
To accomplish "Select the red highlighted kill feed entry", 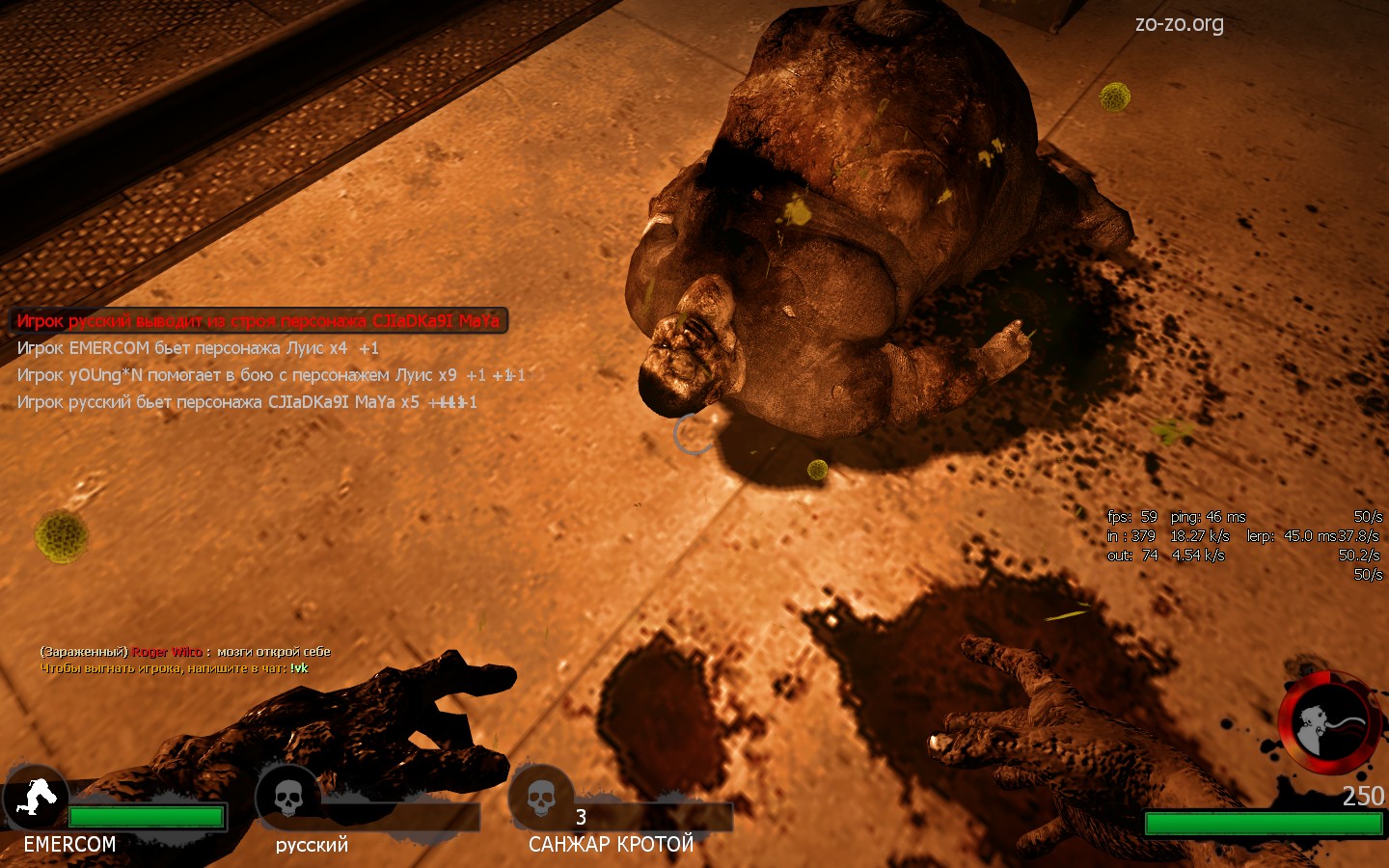I will 259,321.
